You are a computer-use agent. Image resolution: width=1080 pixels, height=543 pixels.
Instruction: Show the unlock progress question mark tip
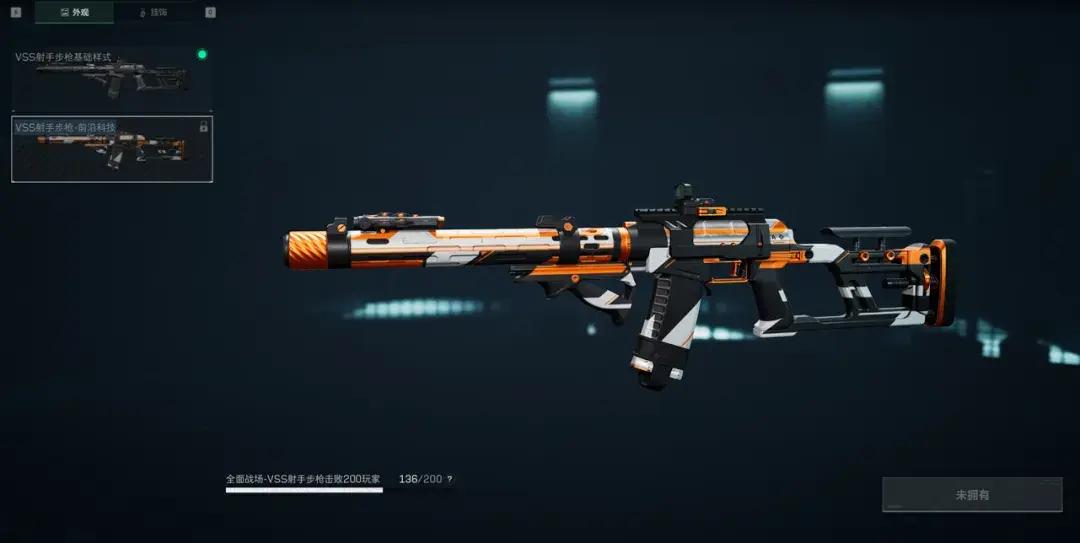(449, 480)
